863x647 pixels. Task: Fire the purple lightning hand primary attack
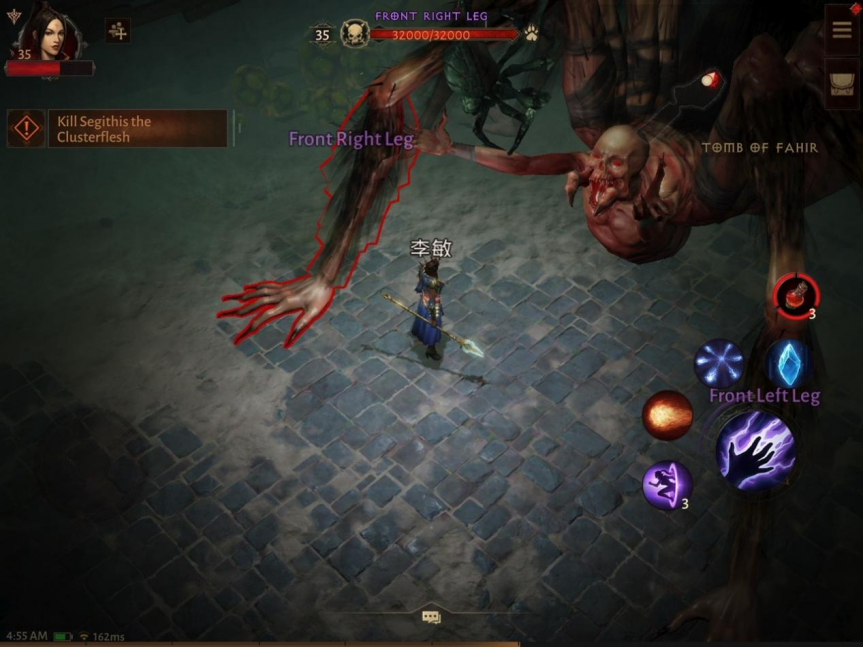click(x=755, y=451)
